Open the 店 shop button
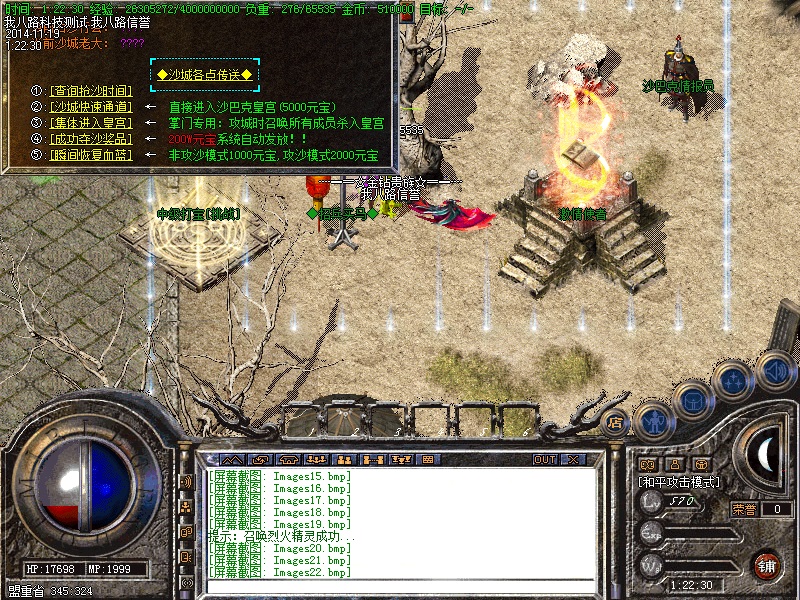This screenshot has height=600, width=800. (x=615, y=421)
